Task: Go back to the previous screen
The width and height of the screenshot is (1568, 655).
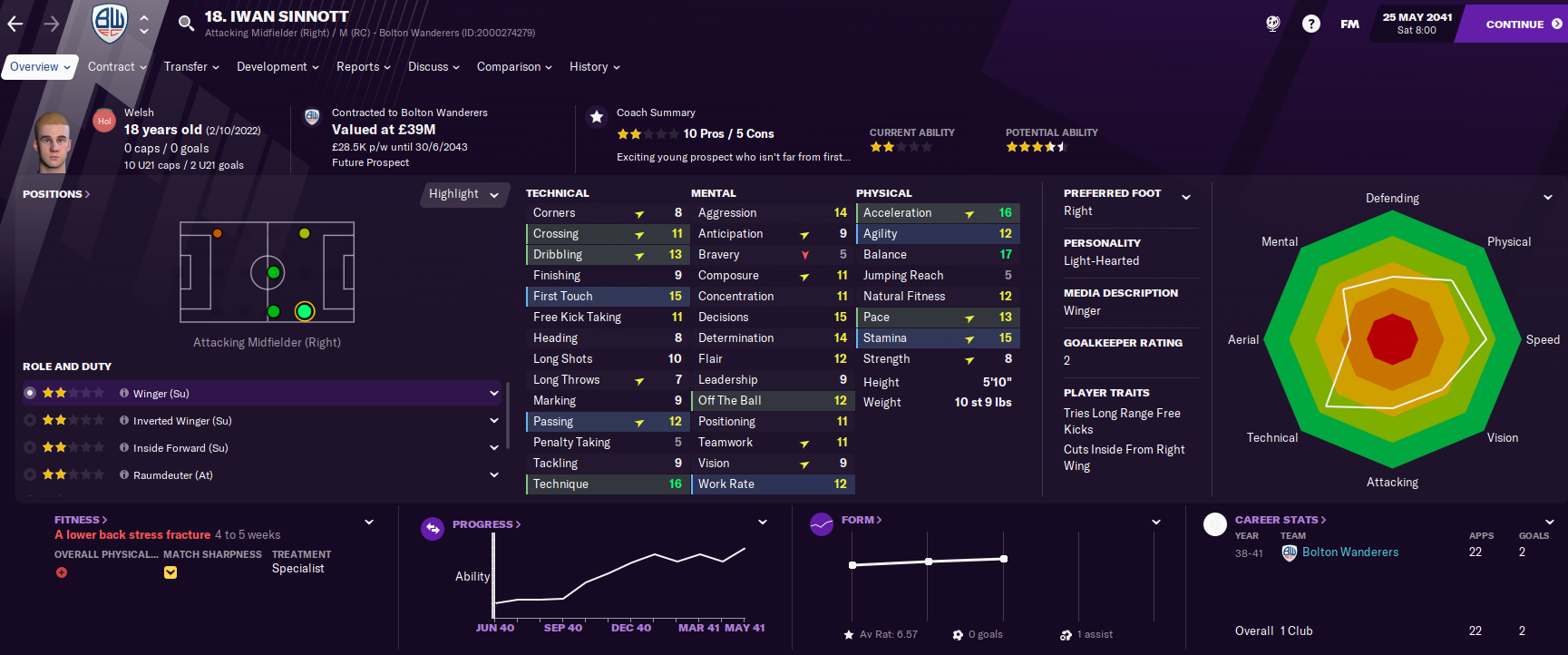Action: pyautogui.click(x=15, y=24)
